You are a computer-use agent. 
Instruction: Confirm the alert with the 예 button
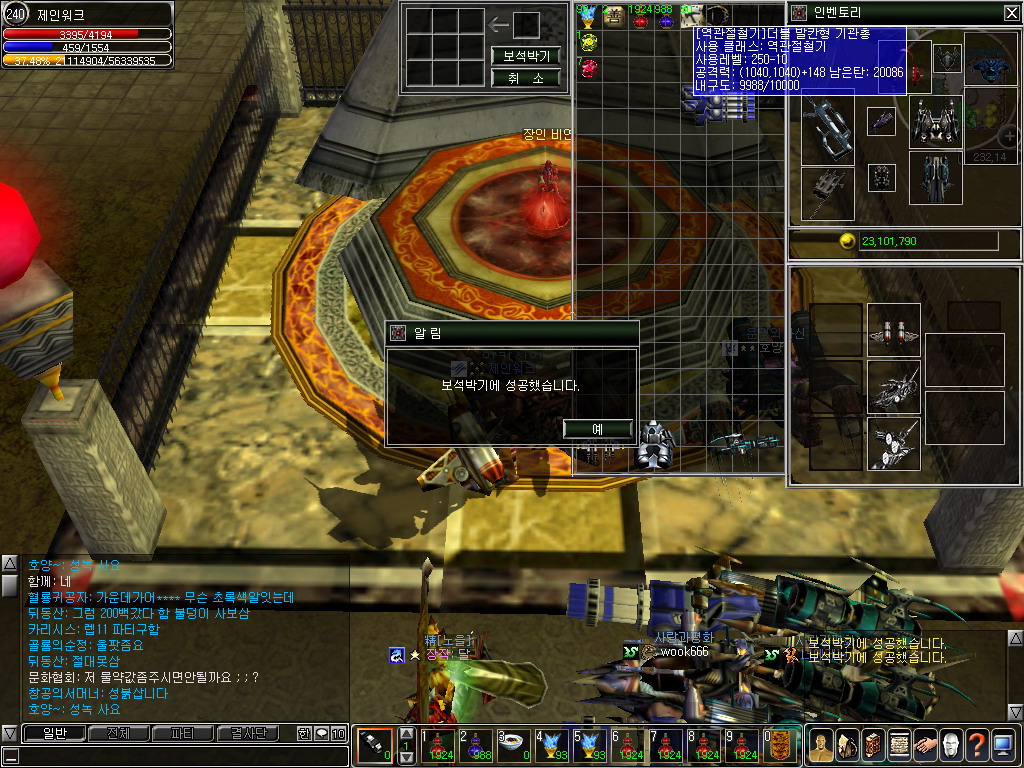tap(598, 428)
